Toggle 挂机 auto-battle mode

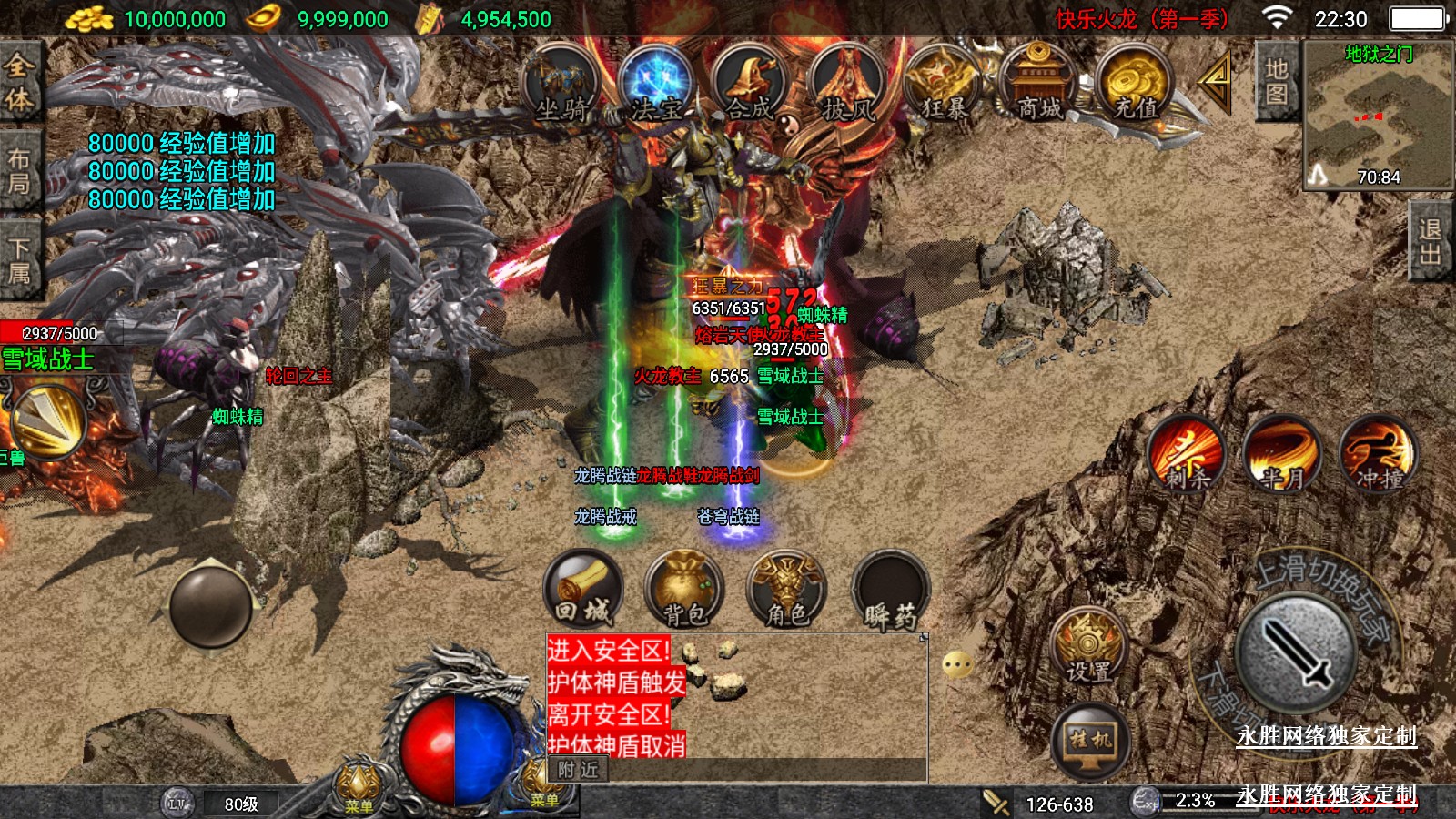[1090, 739]
